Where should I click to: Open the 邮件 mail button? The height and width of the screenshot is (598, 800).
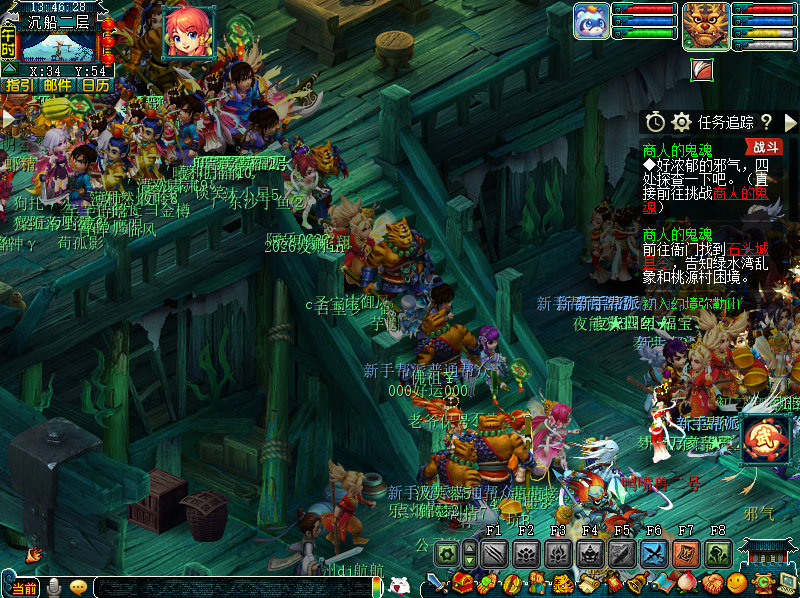[x=57, y=86]
